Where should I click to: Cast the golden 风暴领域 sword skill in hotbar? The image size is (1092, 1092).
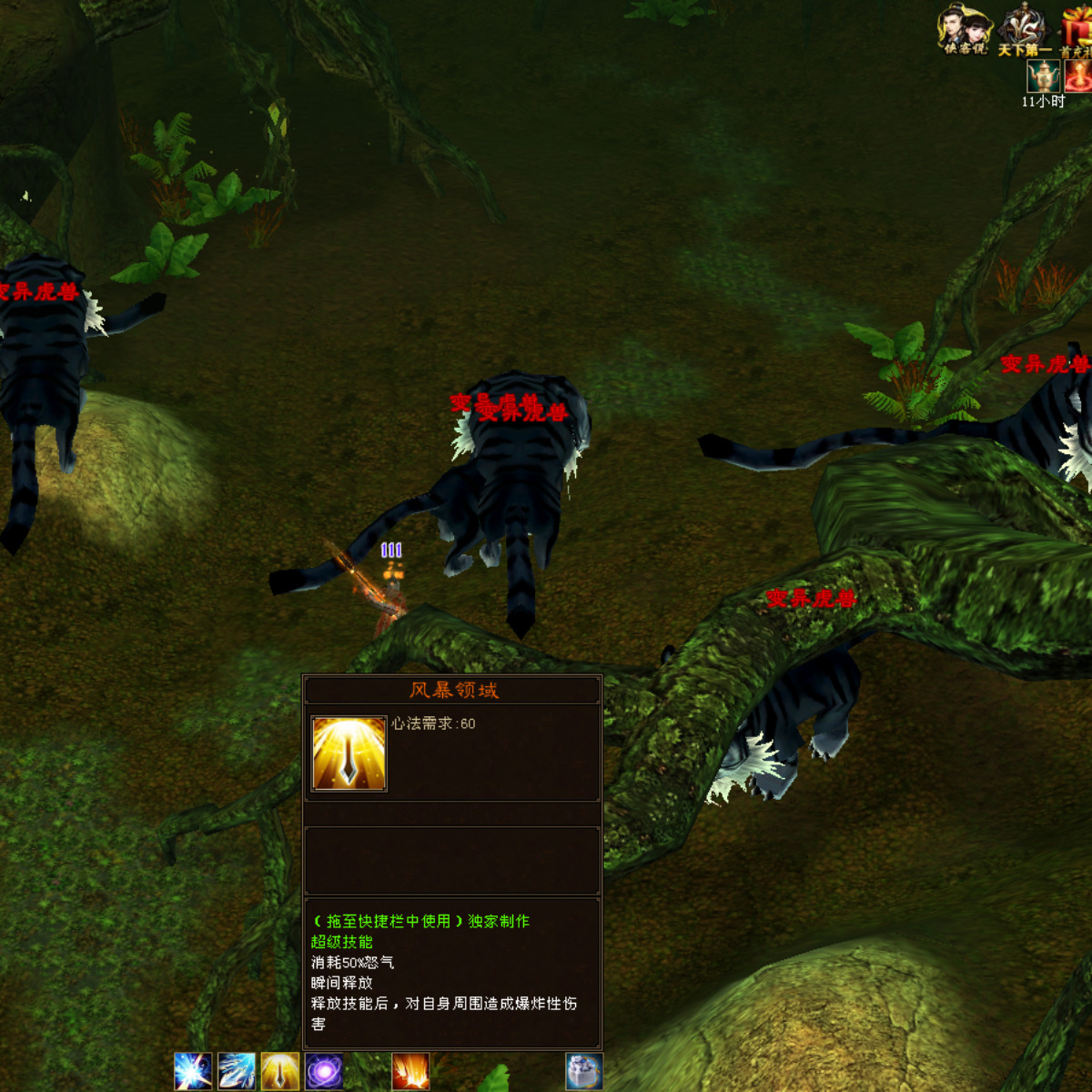[x=280, y=1071]
